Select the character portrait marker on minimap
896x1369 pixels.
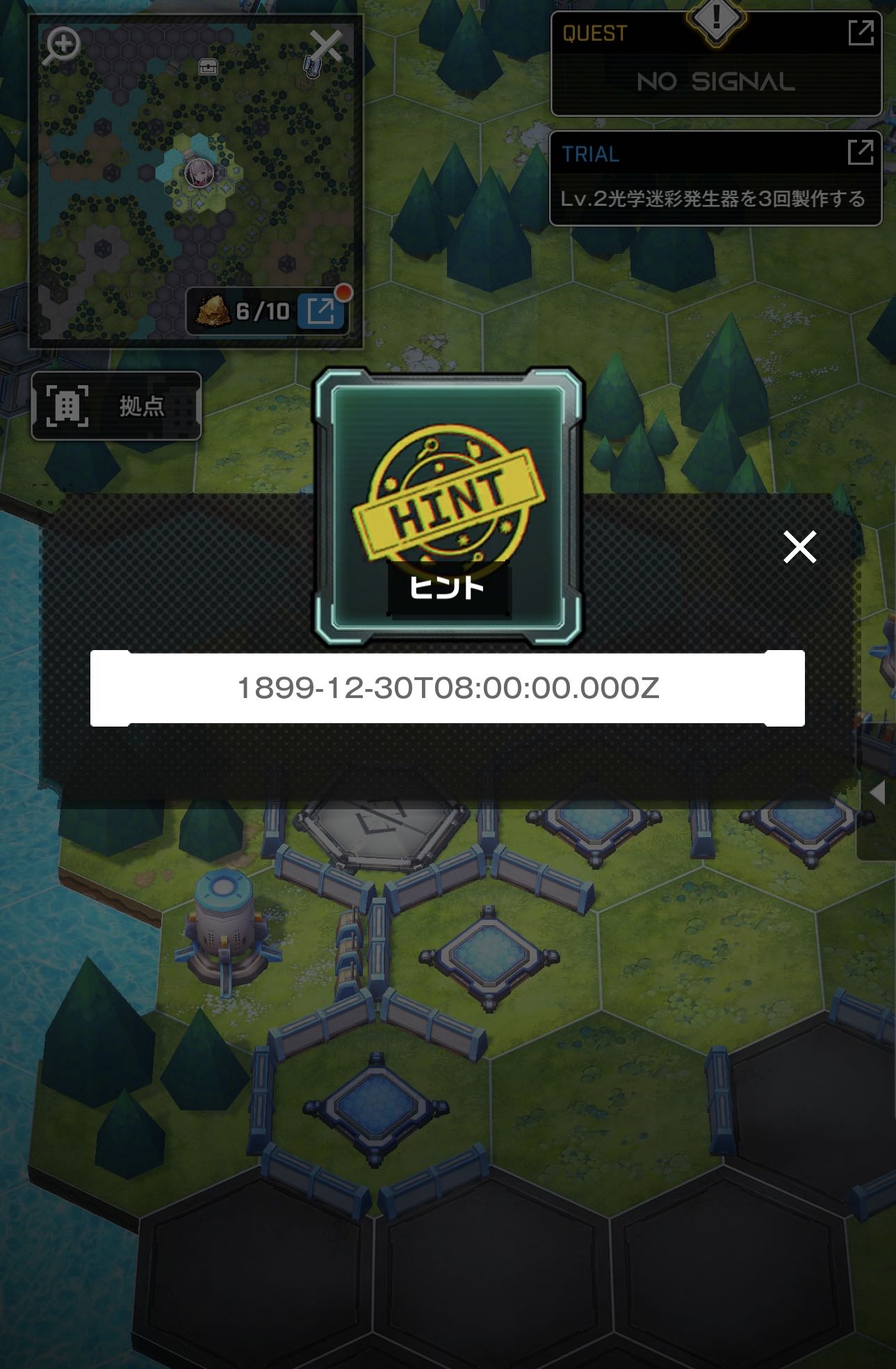199,172
